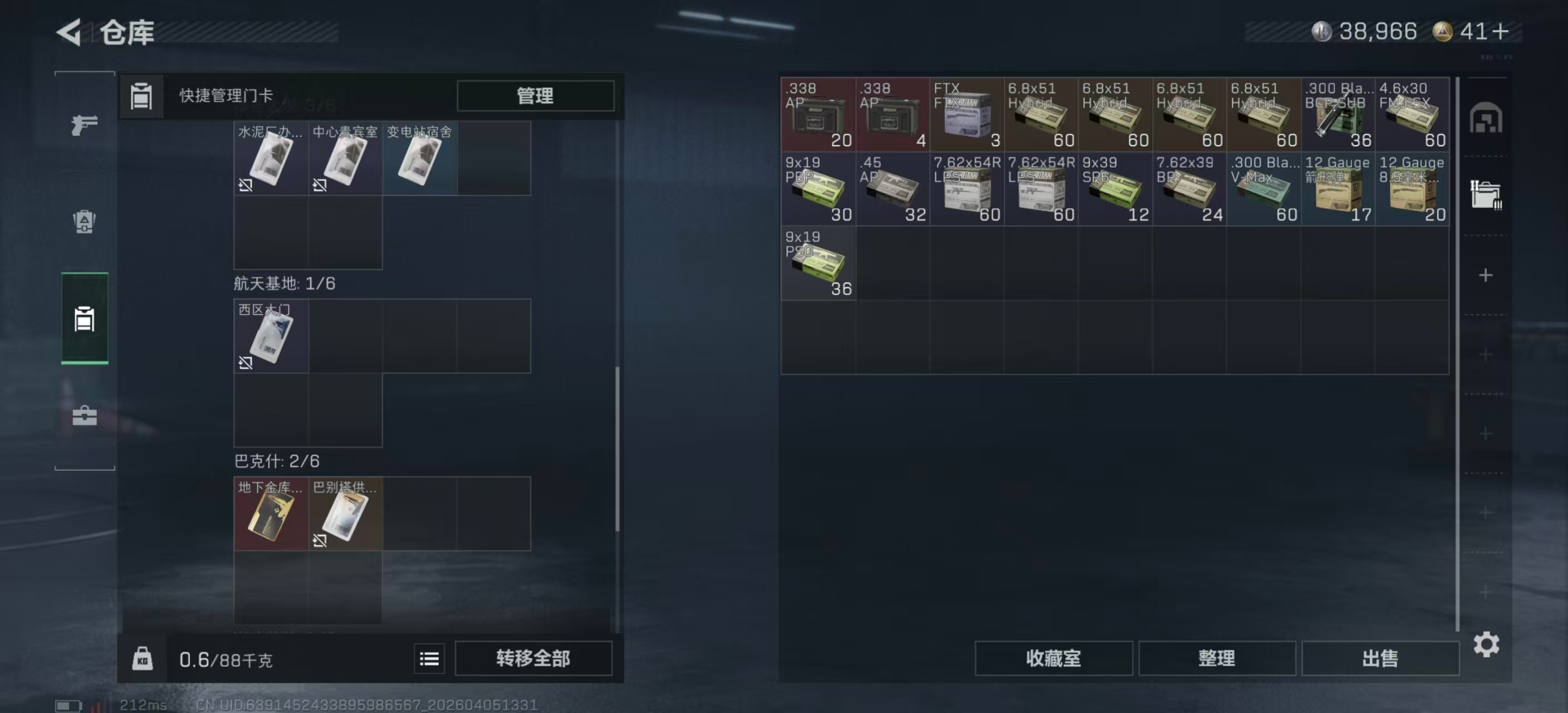
Task: Select the weapons pistol tab in left sidebar
Action: [x=84, y=125]
